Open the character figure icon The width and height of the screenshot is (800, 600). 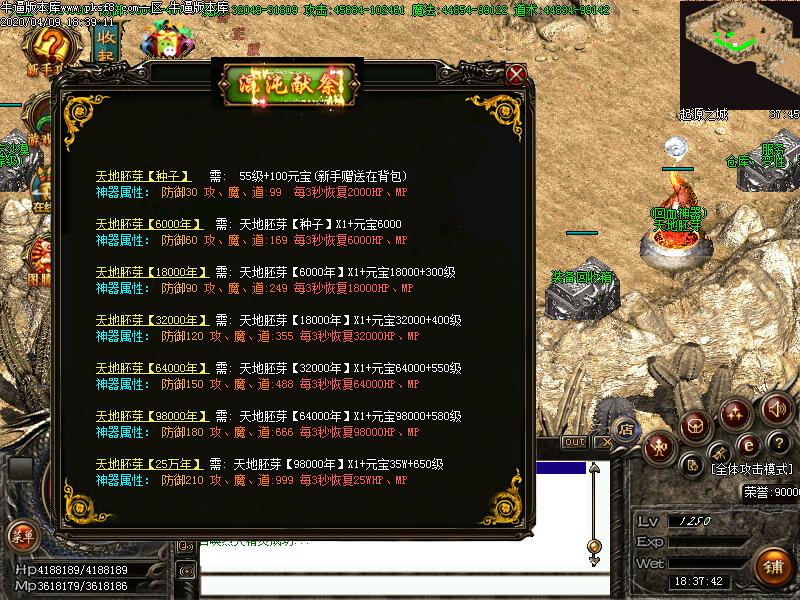[660, 446]
